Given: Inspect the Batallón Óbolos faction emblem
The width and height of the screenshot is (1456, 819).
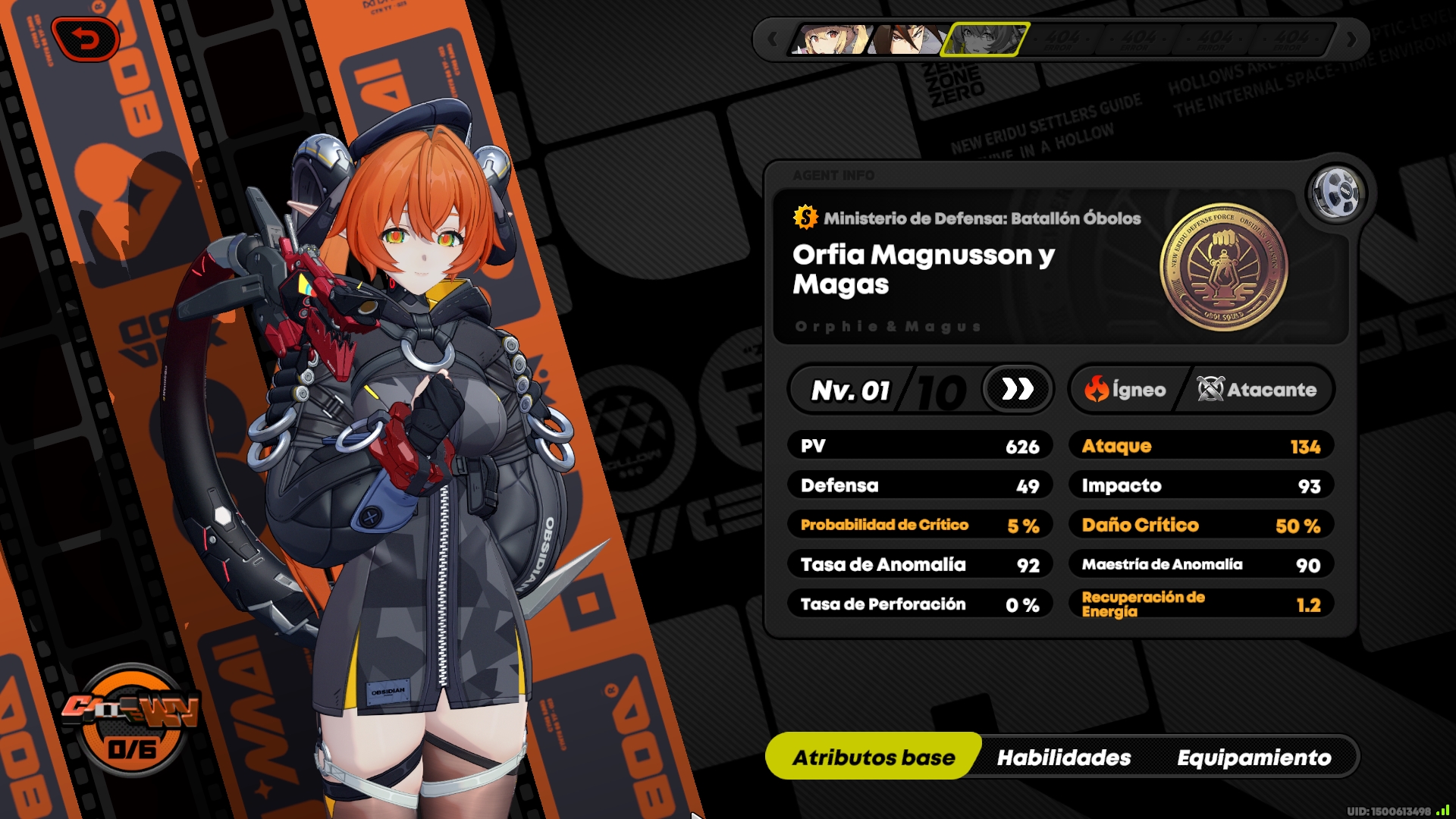Looking at the screenshot, I should point(1223,267).
